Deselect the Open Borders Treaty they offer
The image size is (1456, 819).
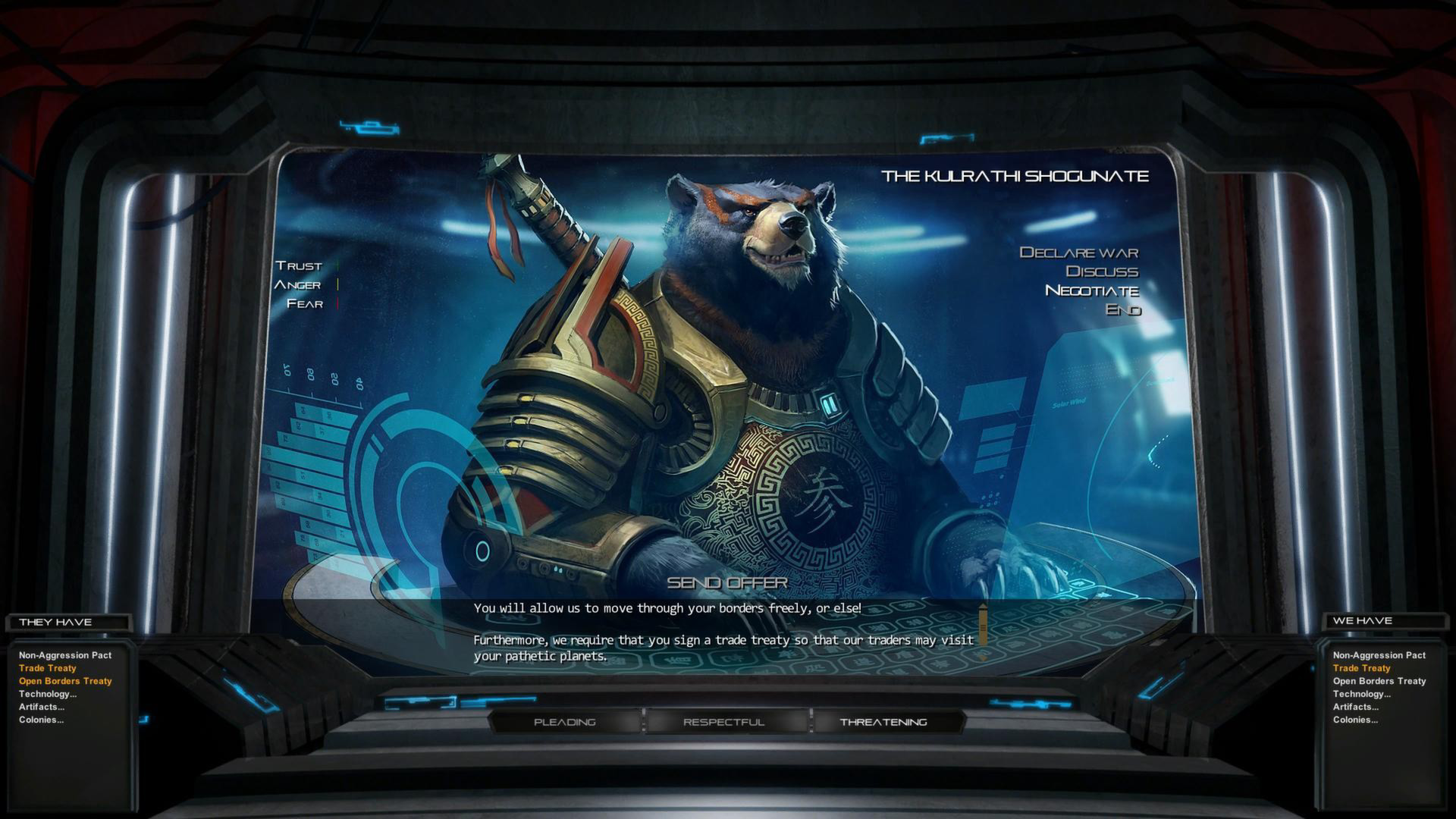coord(64,681)
